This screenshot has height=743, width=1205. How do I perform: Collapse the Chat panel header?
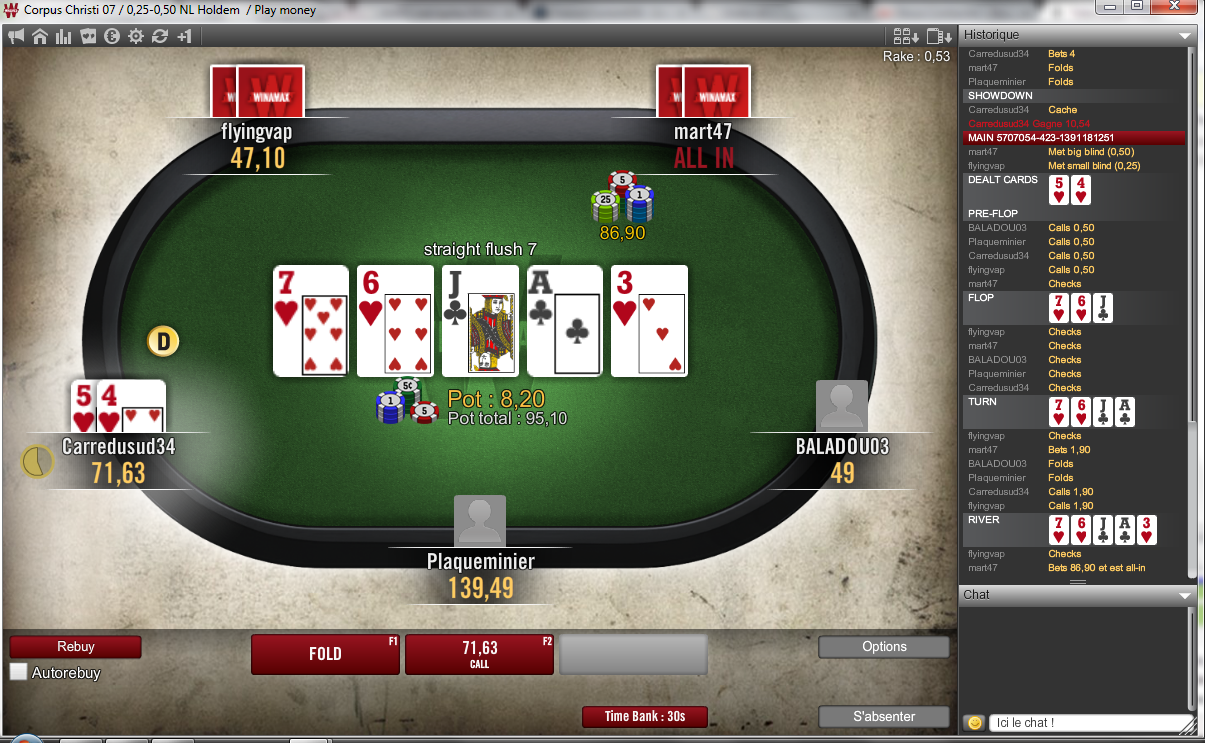click(x=1185, y=595)
